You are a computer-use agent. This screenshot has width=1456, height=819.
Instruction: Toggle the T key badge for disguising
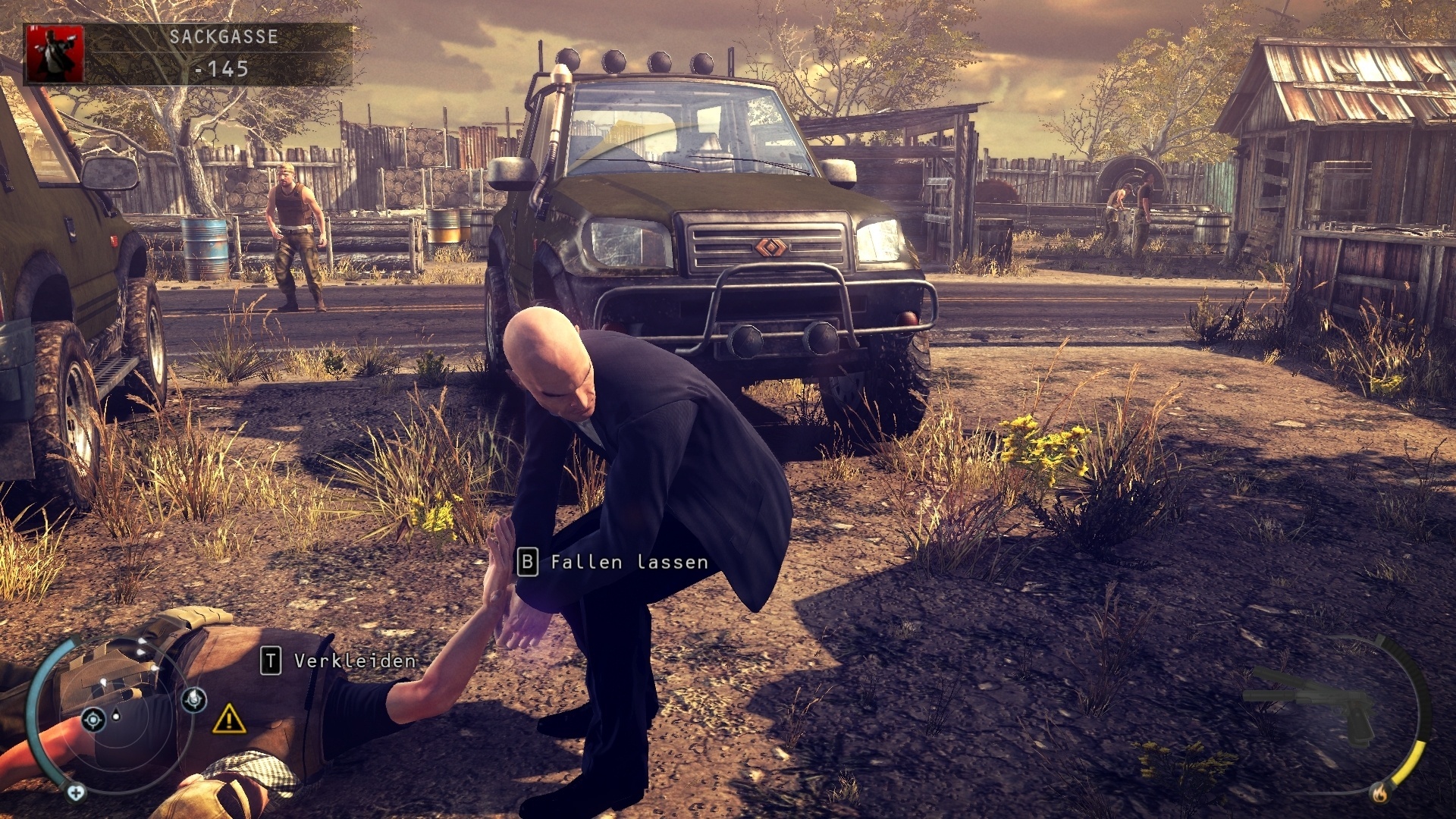tap(270, 660)
